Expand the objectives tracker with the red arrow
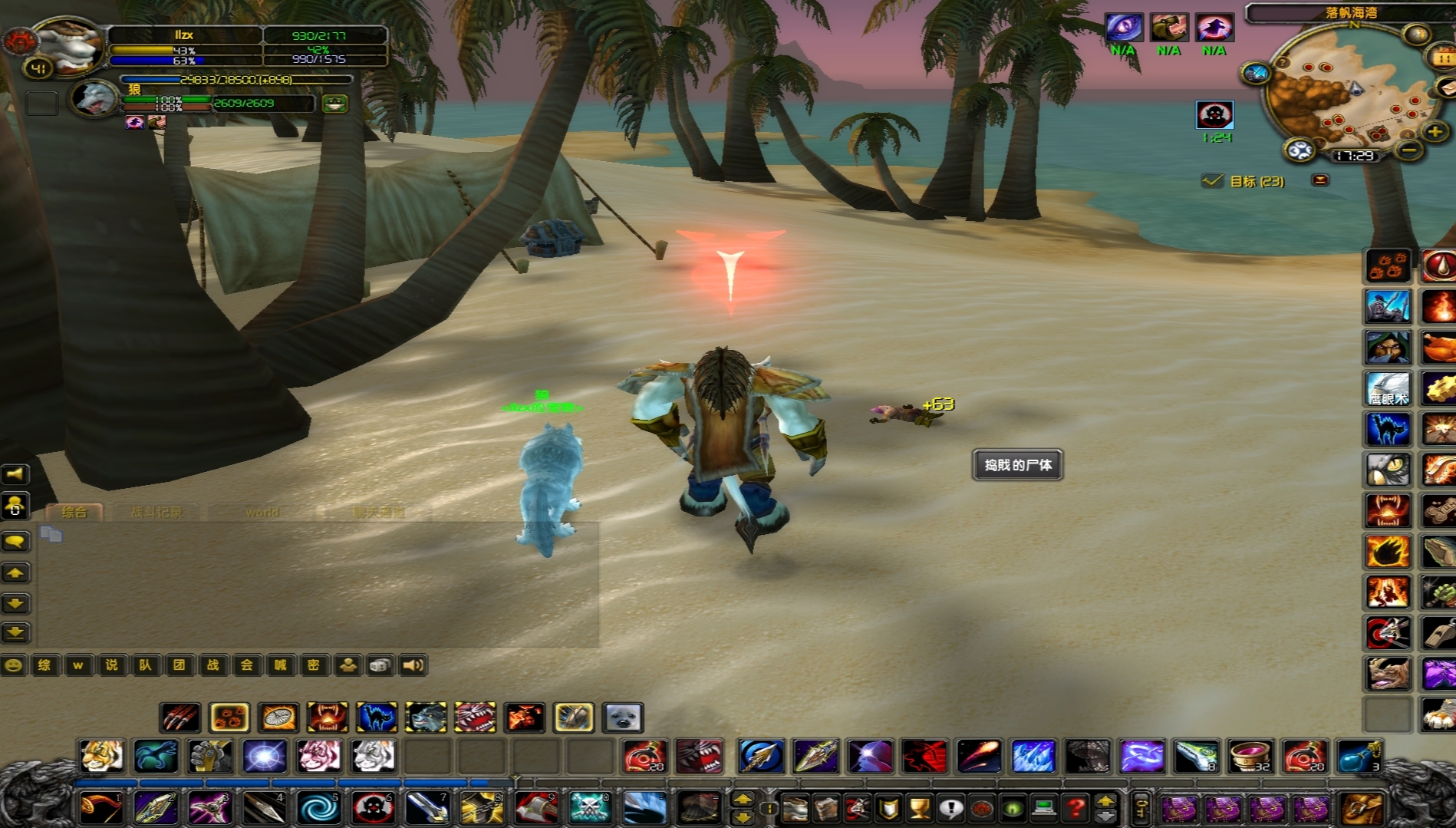1456x828 pixels. point(1320,180)
